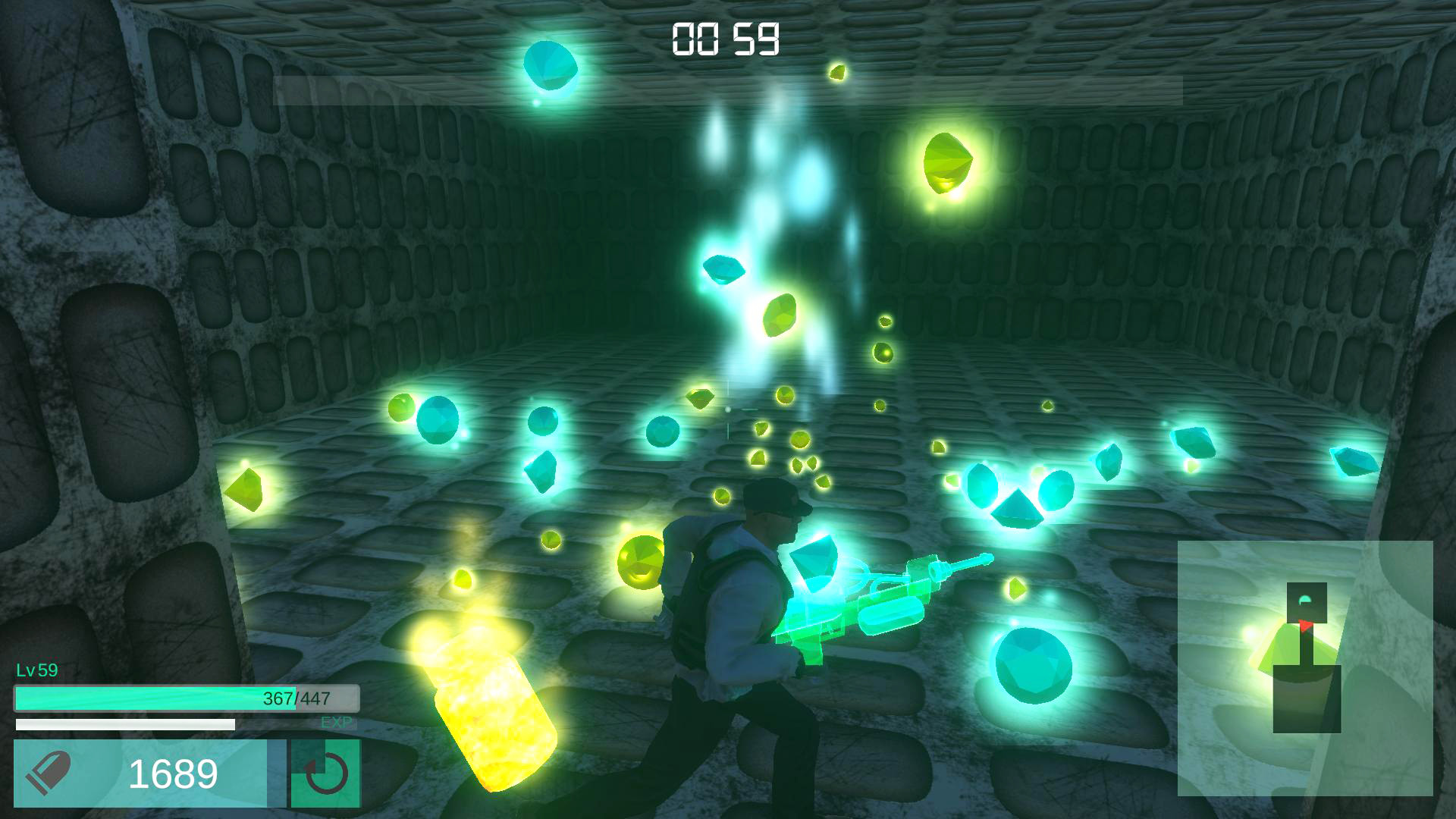
Task: Click the teal cap icon of the minimap avatar
Action: pos(1304,599)
